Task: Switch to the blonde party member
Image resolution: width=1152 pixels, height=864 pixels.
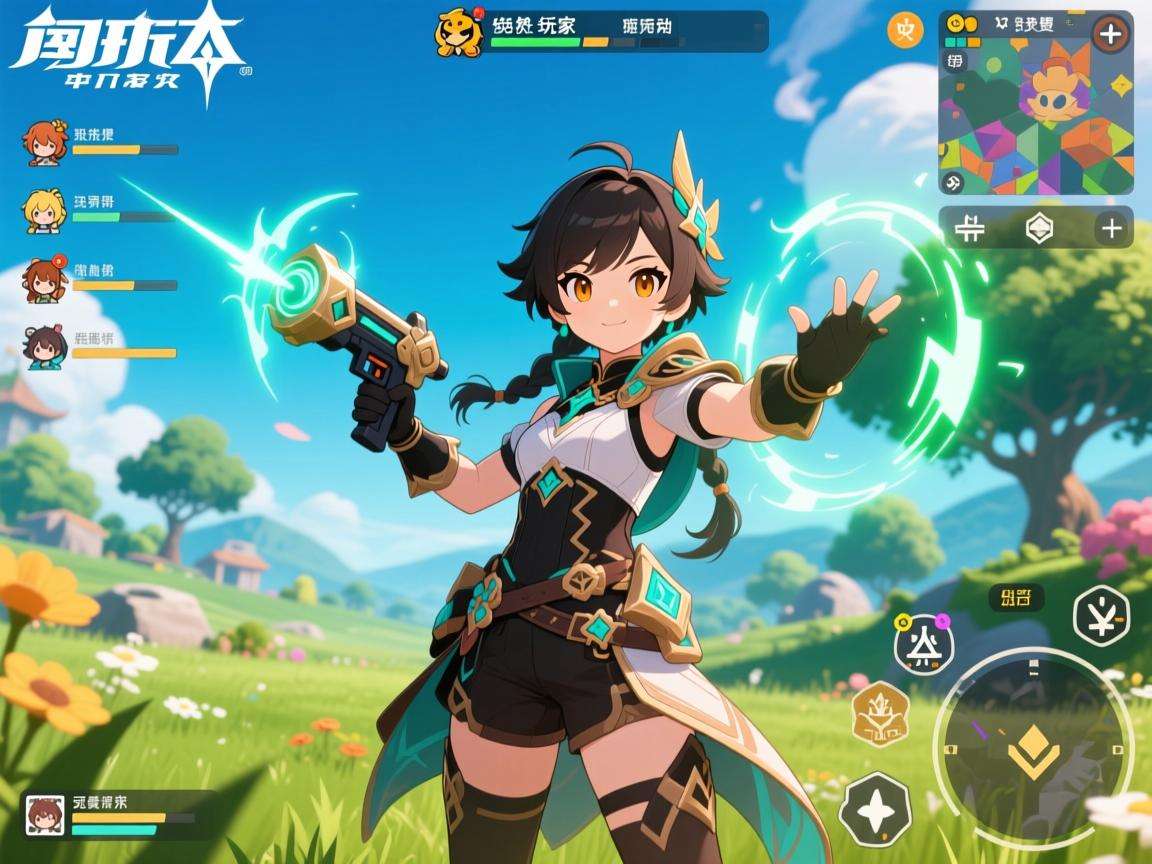Action: (43, 211)
